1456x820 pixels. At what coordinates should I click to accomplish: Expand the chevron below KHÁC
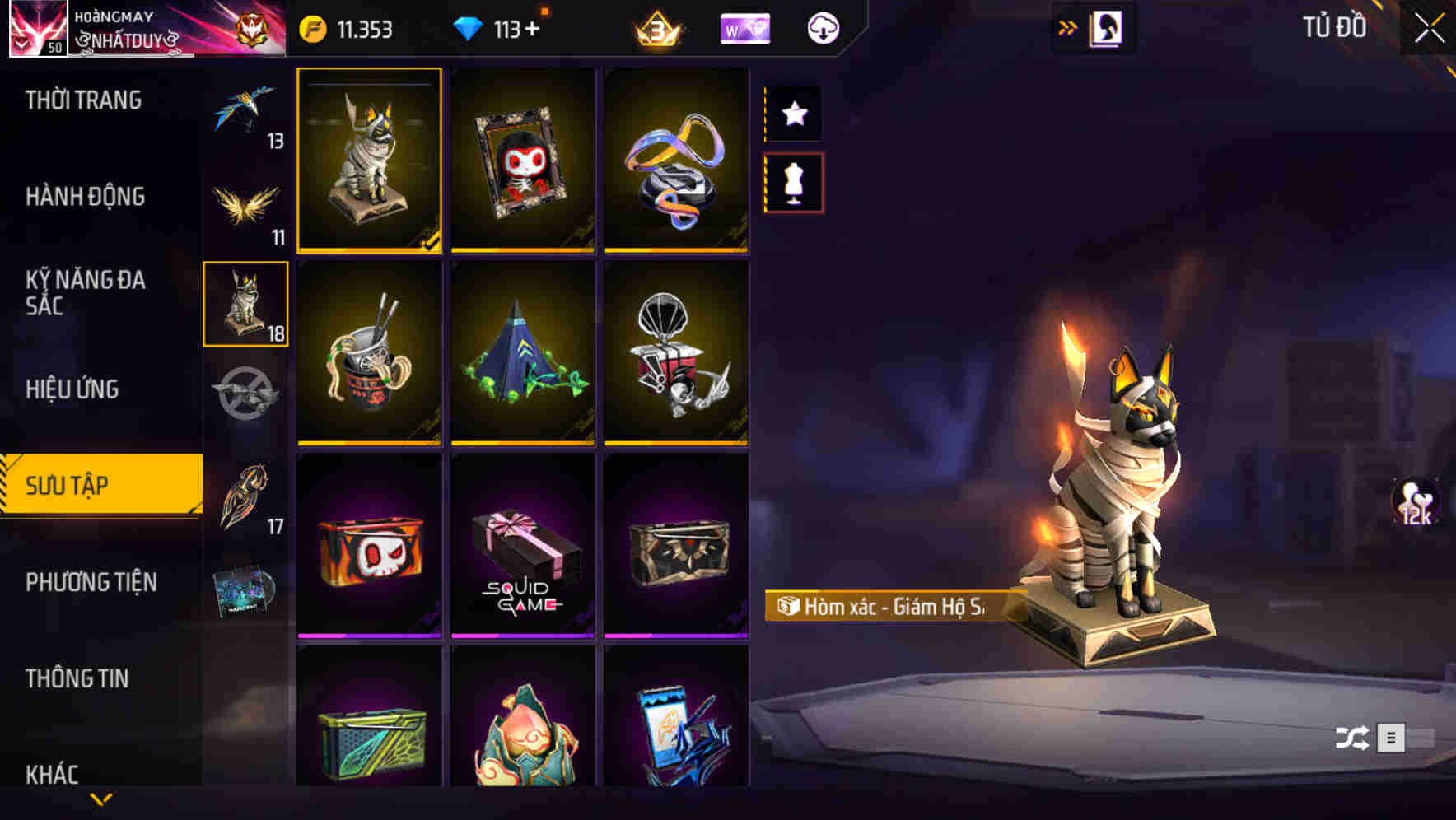[x=101, y=797]
